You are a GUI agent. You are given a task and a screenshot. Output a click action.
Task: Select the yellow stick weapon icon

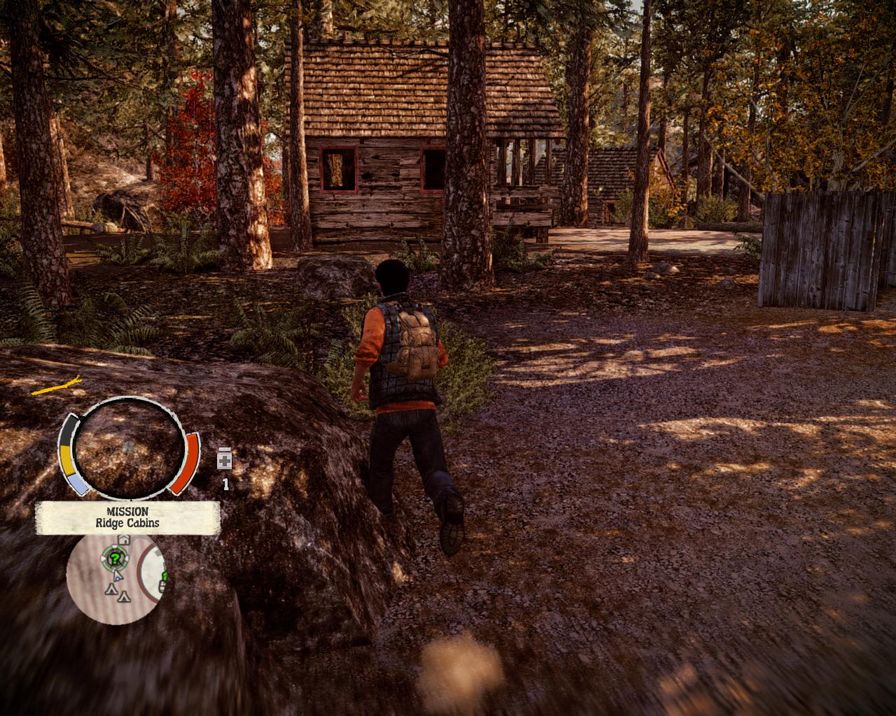coord(56,385)
